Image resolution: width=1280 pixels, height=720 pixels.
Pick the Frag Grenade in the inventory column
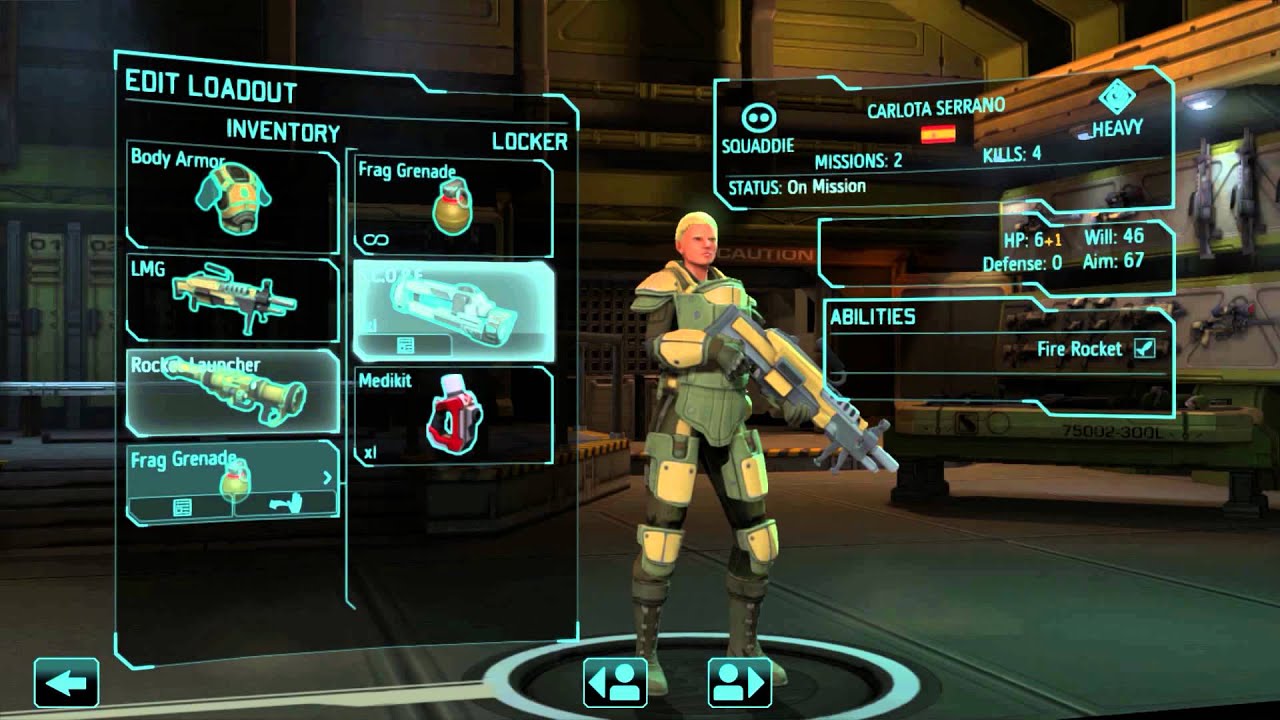coord(232,468)
